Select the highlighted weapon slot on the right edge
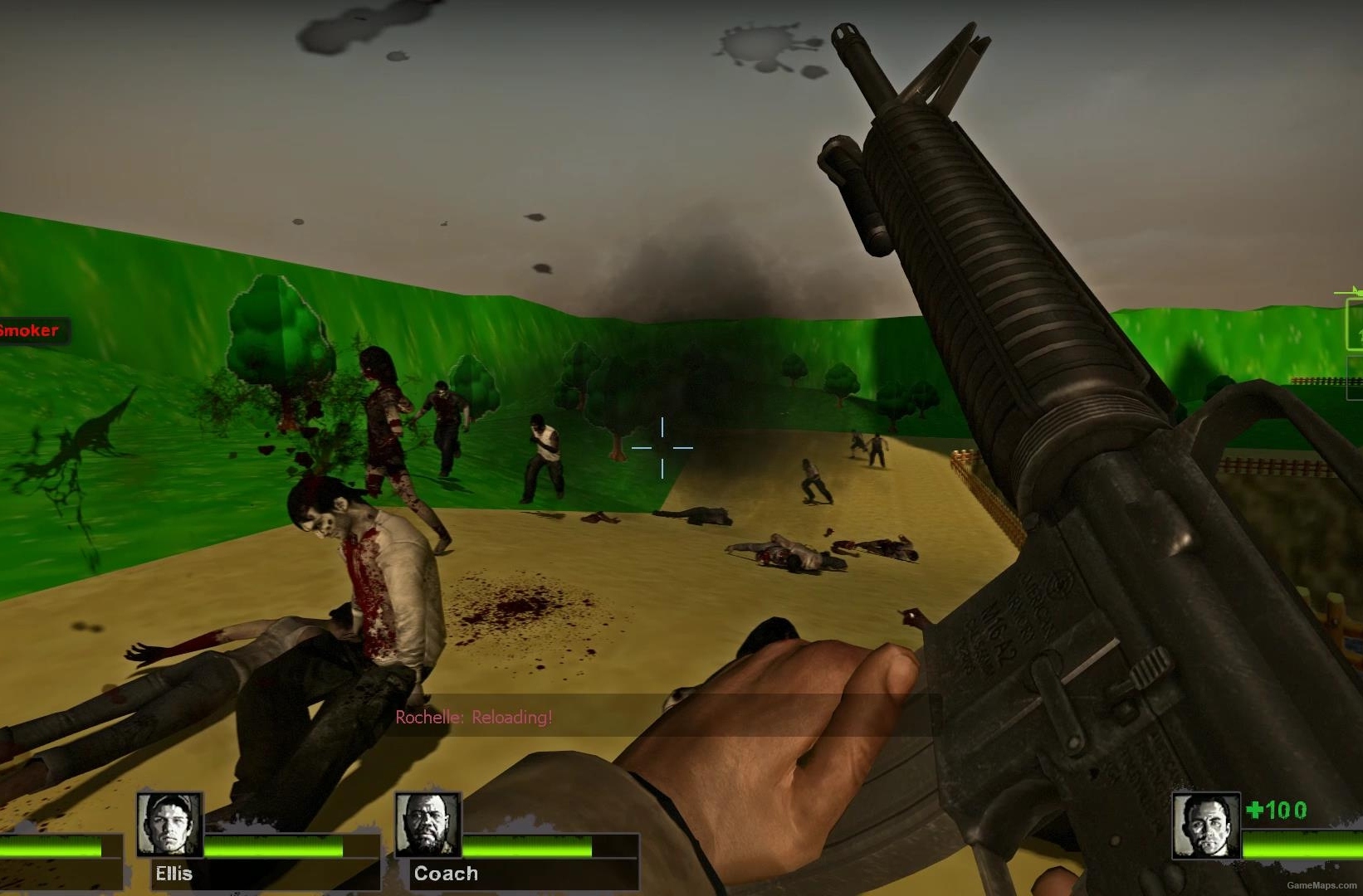The image size is (1363, 896). [x=1354, y=324]
